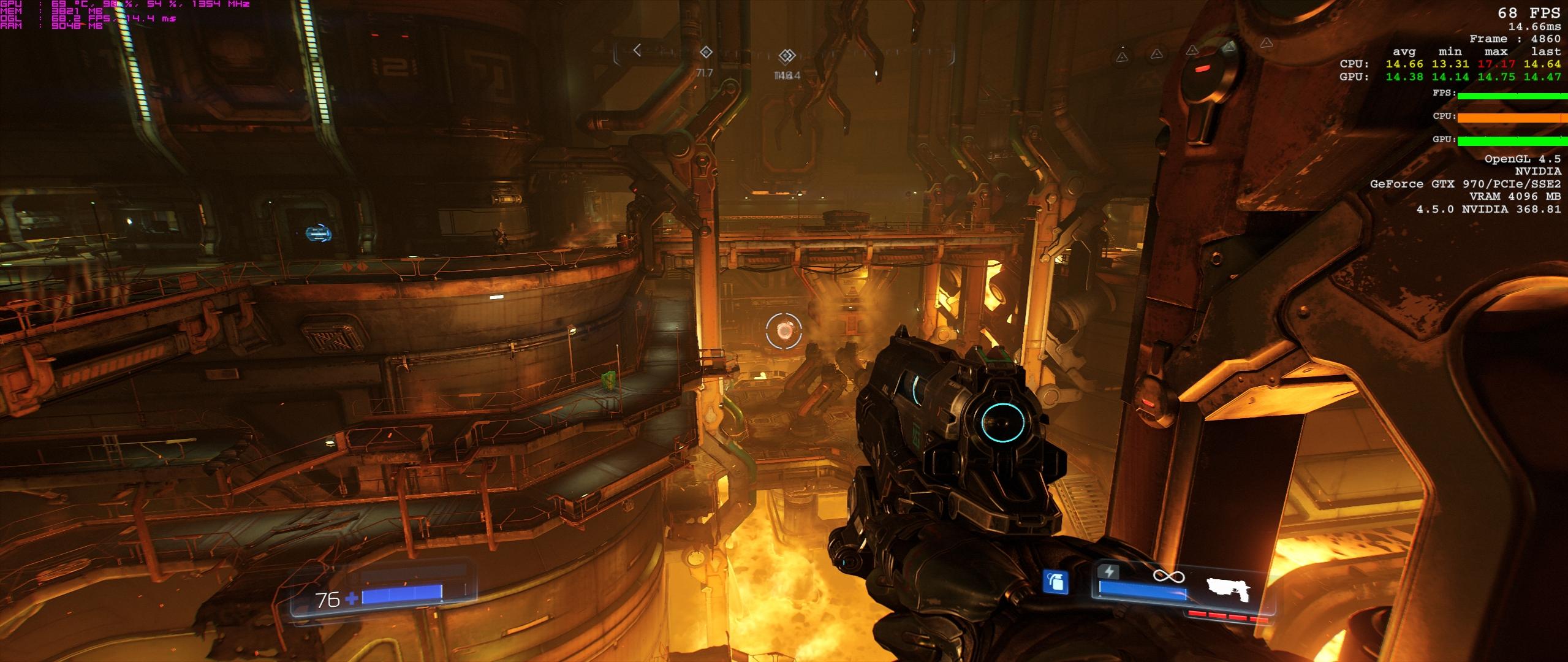Click the compass left chevron arrow
This screenshot has width=1568, height=662.
[637, 50]
